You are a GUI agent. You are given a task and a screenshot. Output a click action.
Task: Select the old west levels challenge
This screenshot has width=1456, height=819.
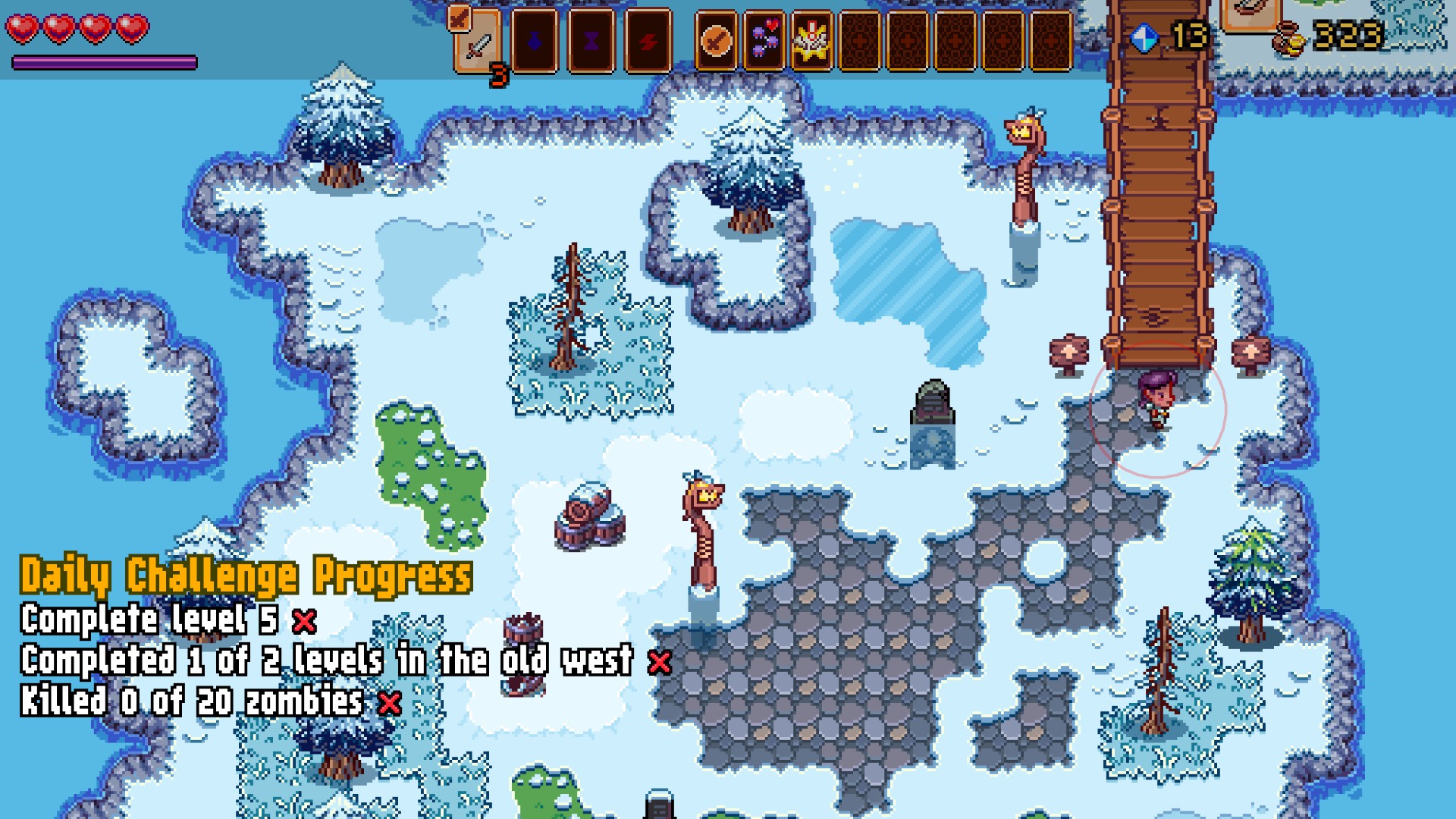[326, 661]
